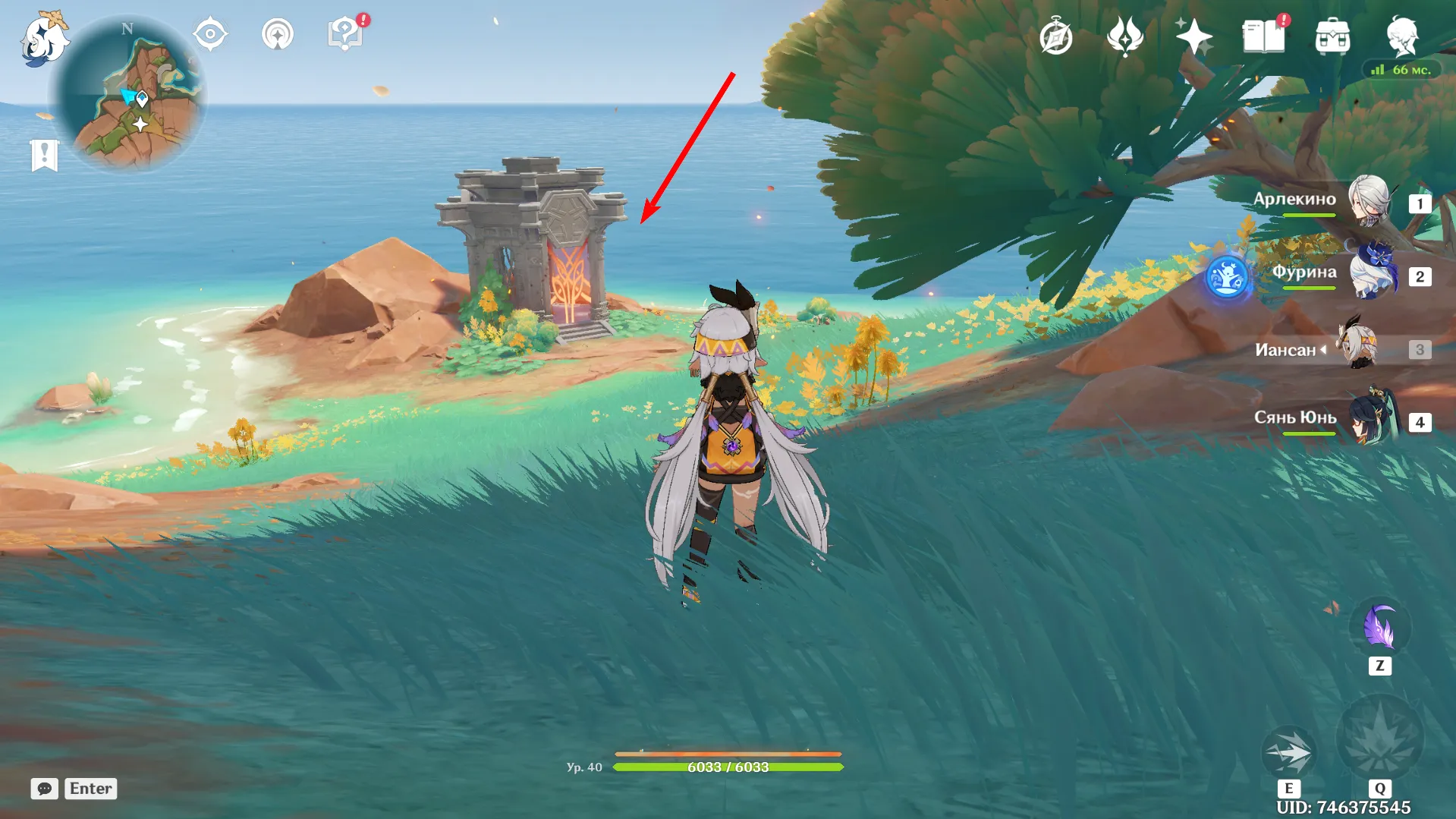
Task: Open the Inventory backpack icon
Action: 1332,37
